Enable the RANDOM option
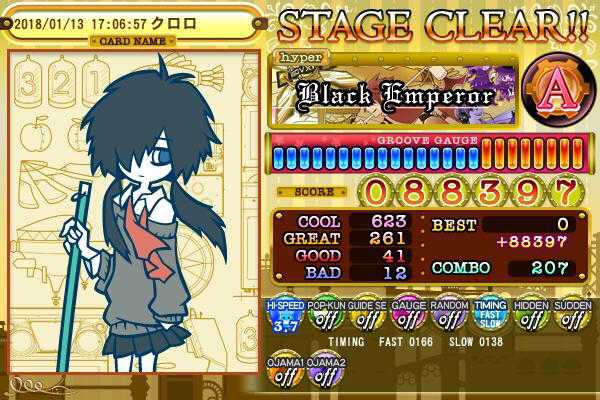 [x=447, y=316]
